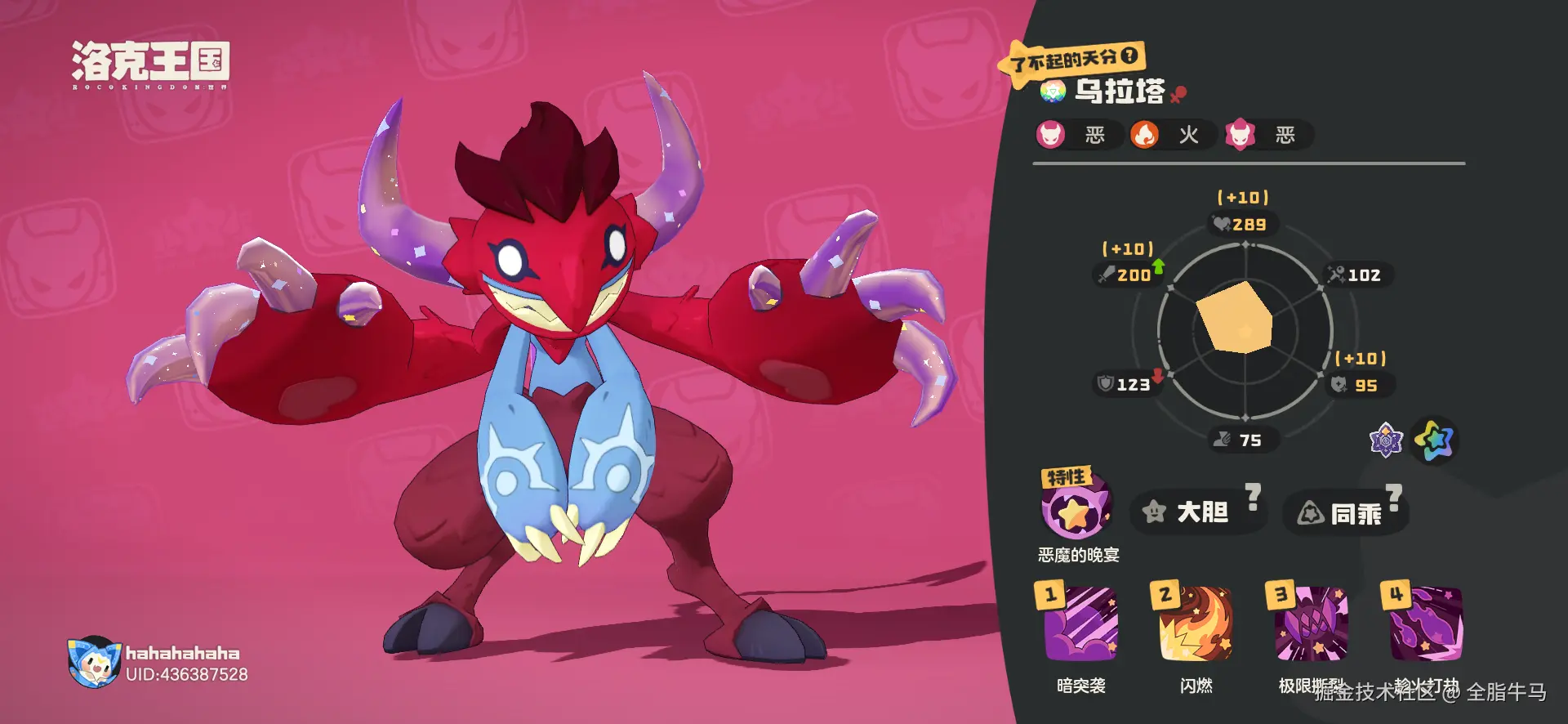Click the rainbow star badge icon
This screenshot has height=724, width=1568.
(x=1435, y=441)
